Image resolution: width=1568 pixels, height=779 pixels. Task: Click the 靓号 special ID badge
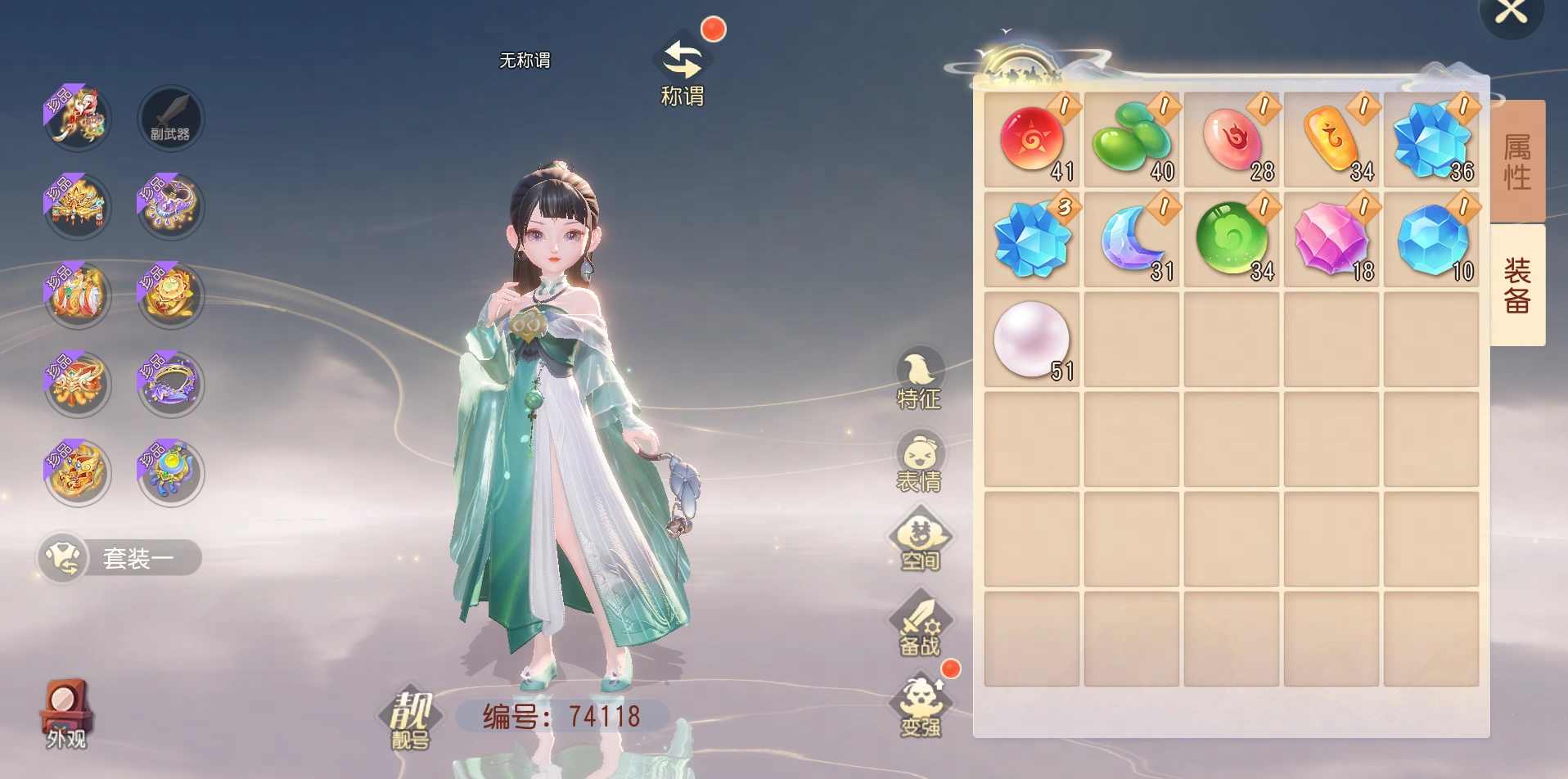(x=410, y=718)
